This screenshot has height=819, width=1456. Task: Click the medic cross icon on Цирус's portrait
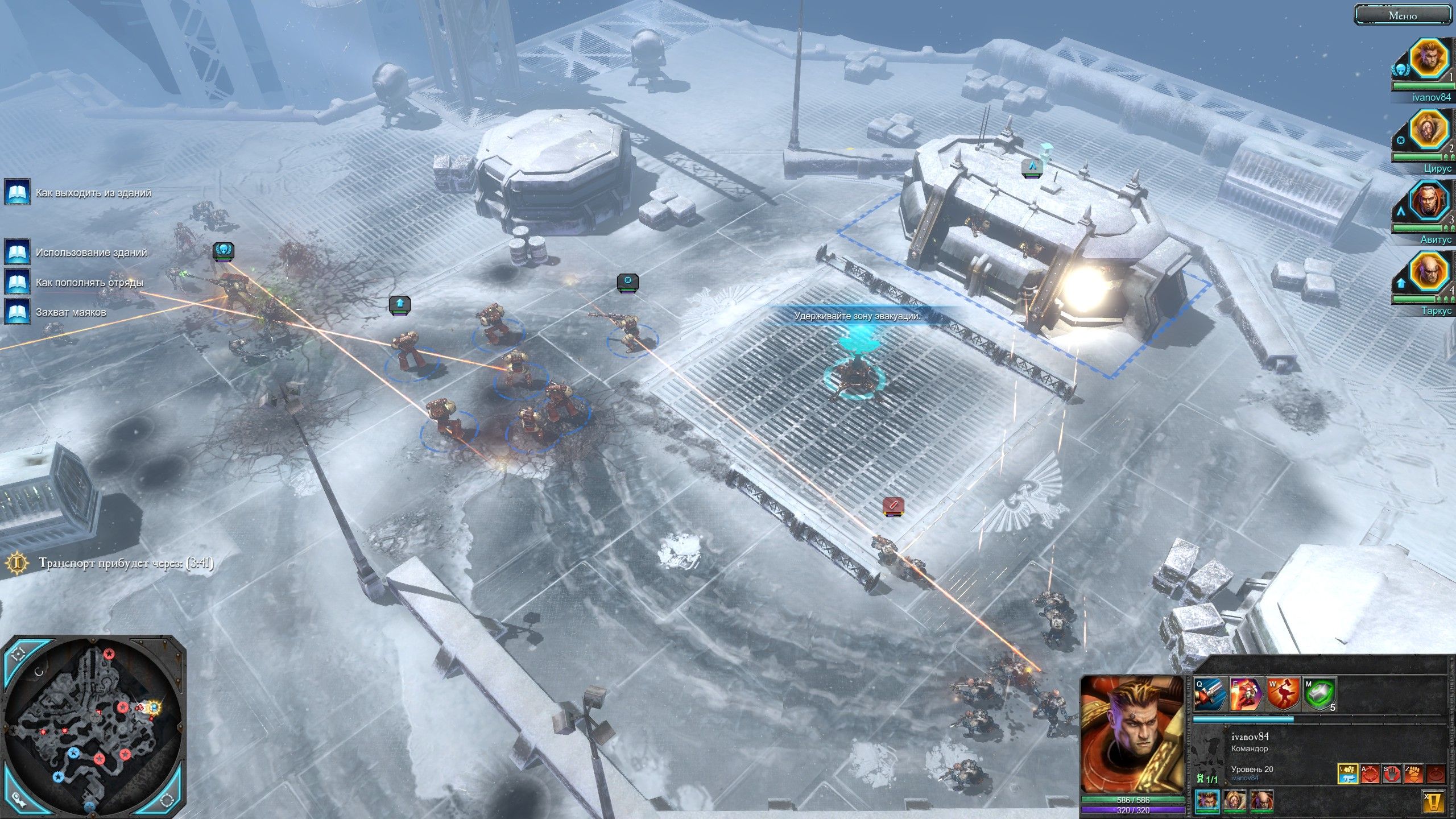[x=1400, y=141]
